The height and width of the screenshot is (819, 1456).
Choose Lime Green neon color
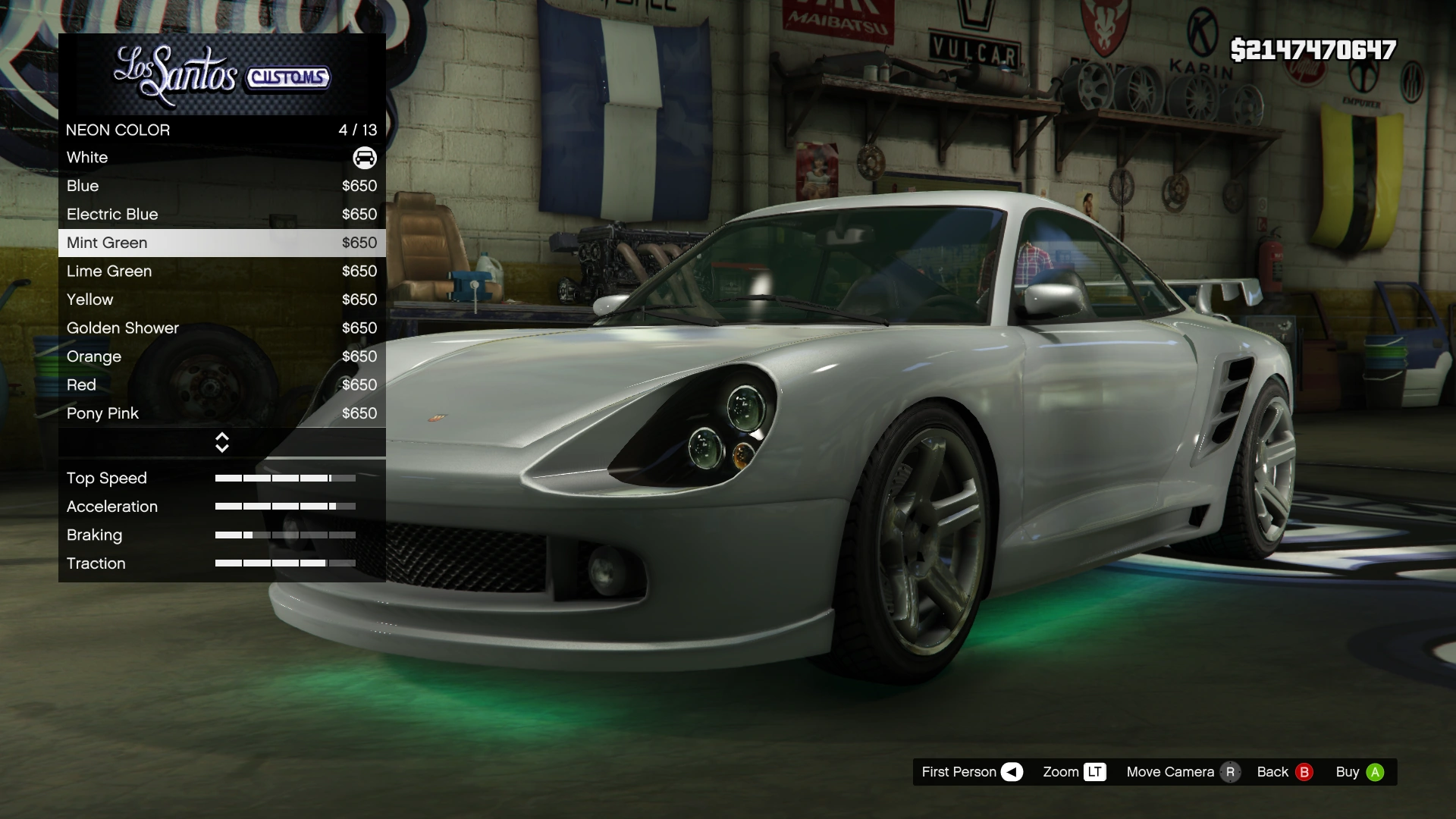[221, 271]
